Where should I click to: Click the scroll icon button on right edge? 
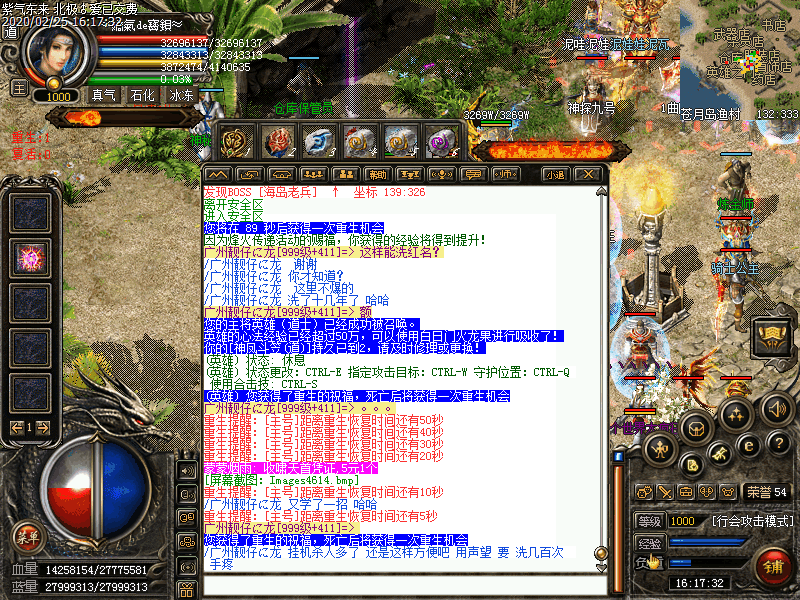point(771,333)
